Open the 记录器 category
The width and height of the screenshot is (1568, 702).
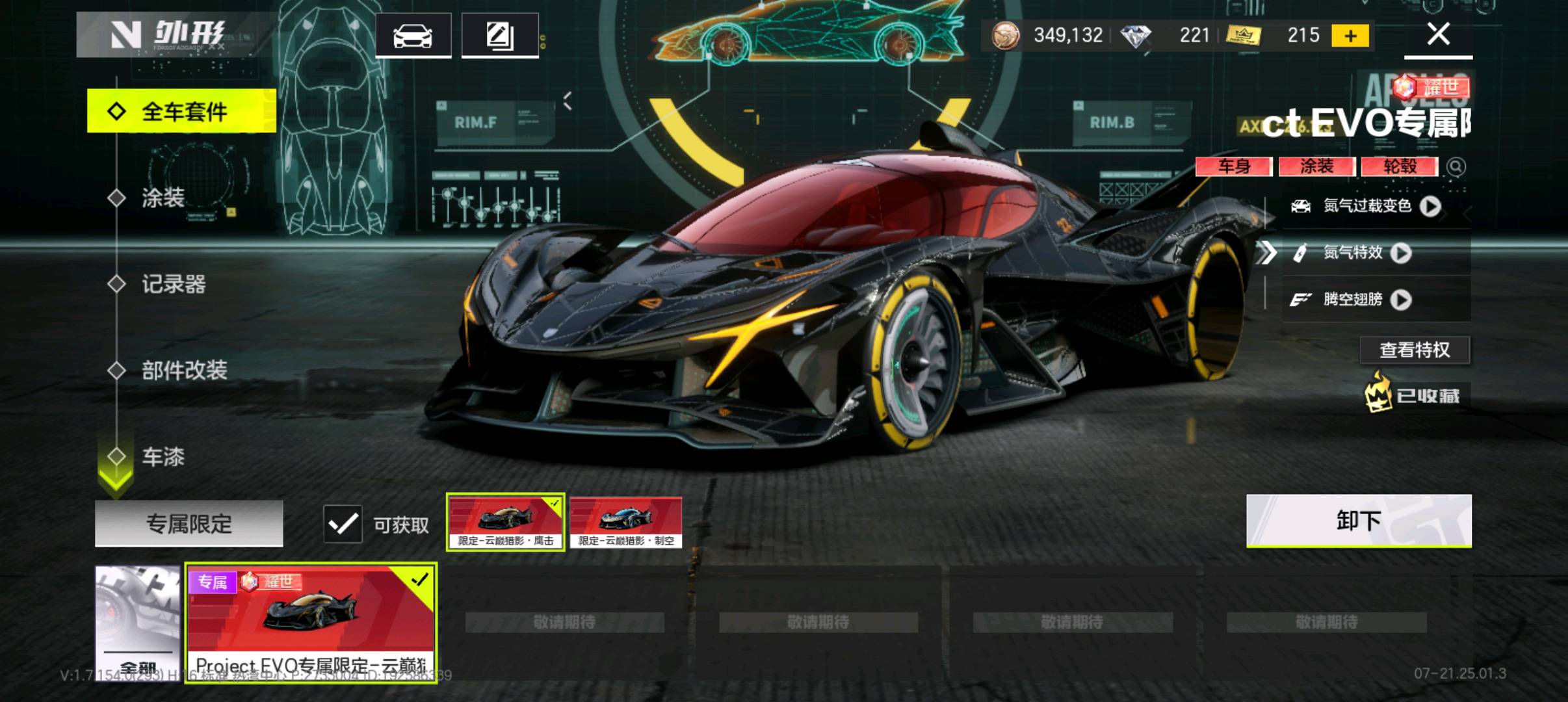tap(173, 284)
